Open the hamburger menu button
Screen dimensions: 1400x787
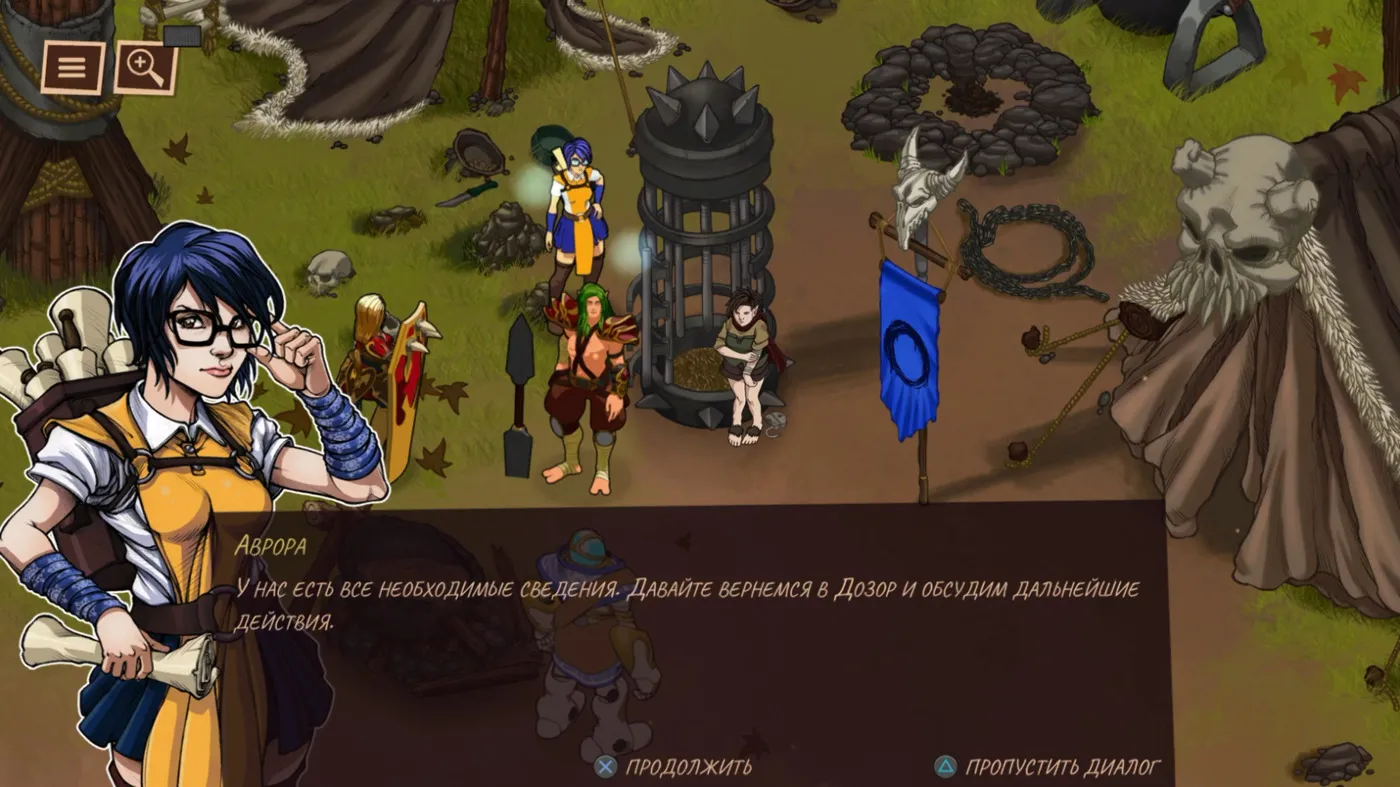[x=73, y=68]
